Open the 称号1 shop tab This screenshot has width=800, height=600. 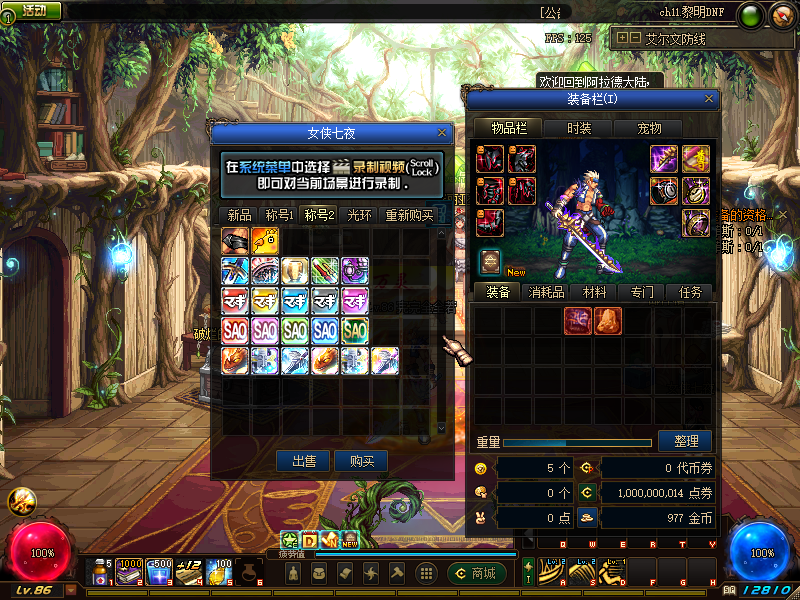pyautogui.click(x=279, y=215)
